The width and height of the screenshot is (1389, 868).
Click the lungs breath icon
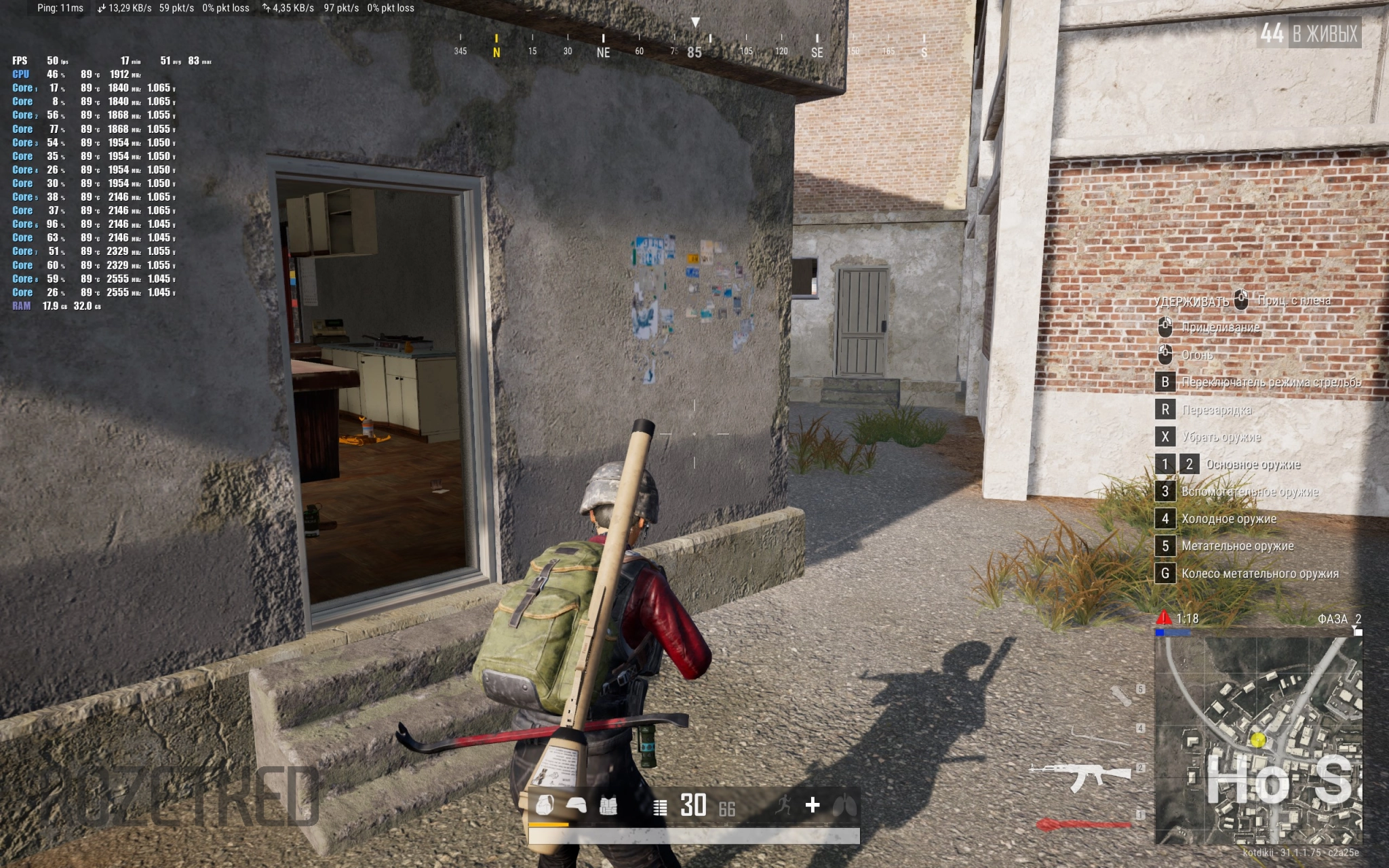click(x=844, y=805)
